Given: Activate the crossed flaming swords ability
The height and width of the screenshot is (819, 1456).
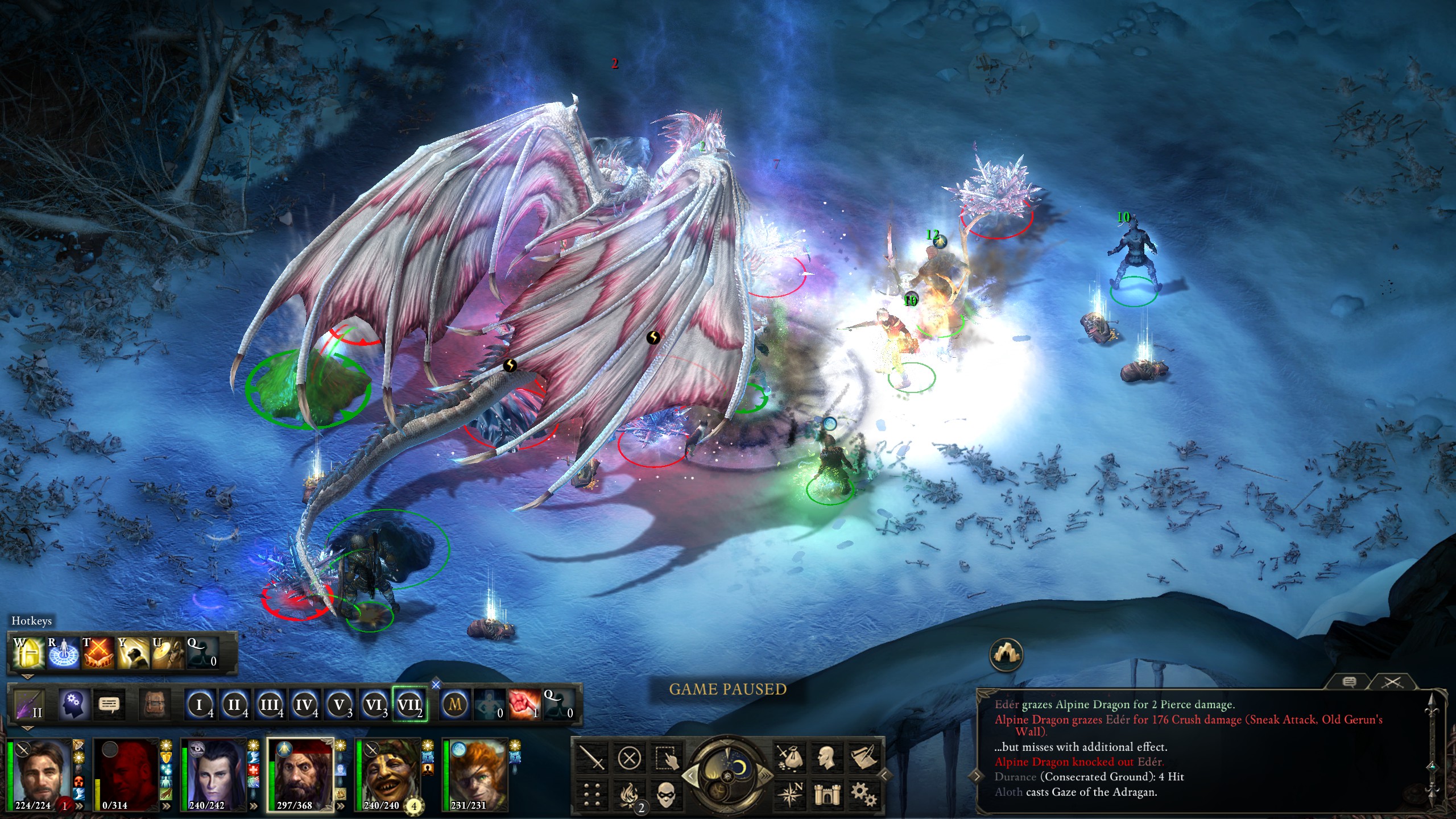Looking at the screenshot, I should click(98, 653).
